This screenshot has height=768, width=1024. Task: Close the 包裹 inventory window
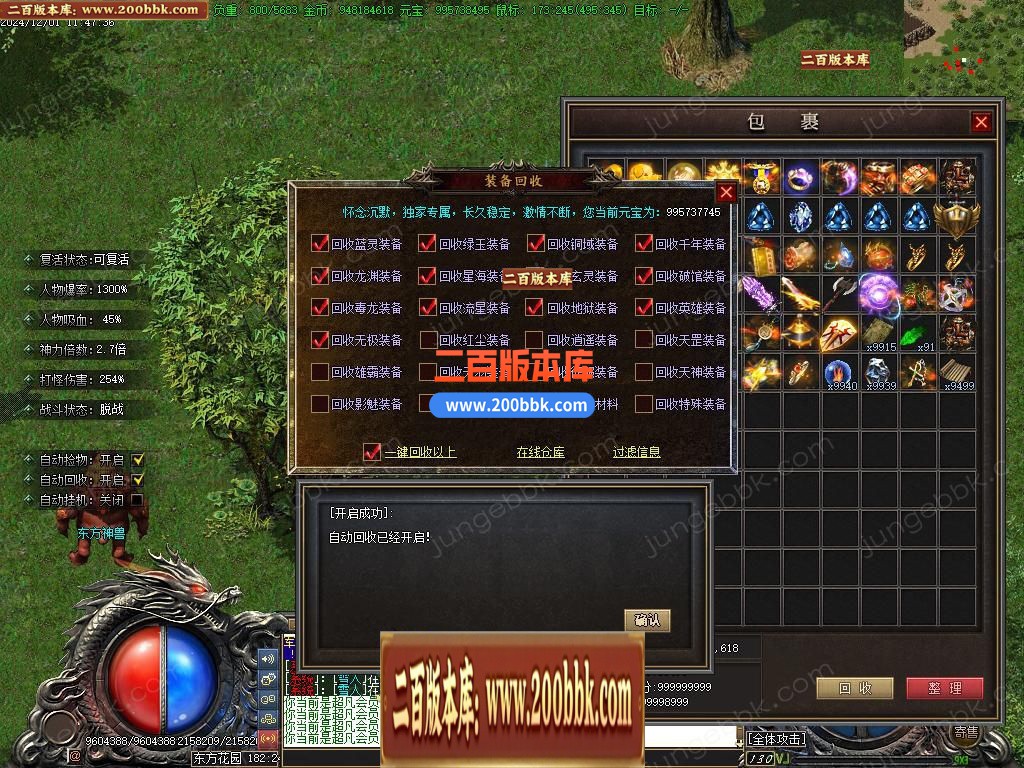(x=981, y=122)
